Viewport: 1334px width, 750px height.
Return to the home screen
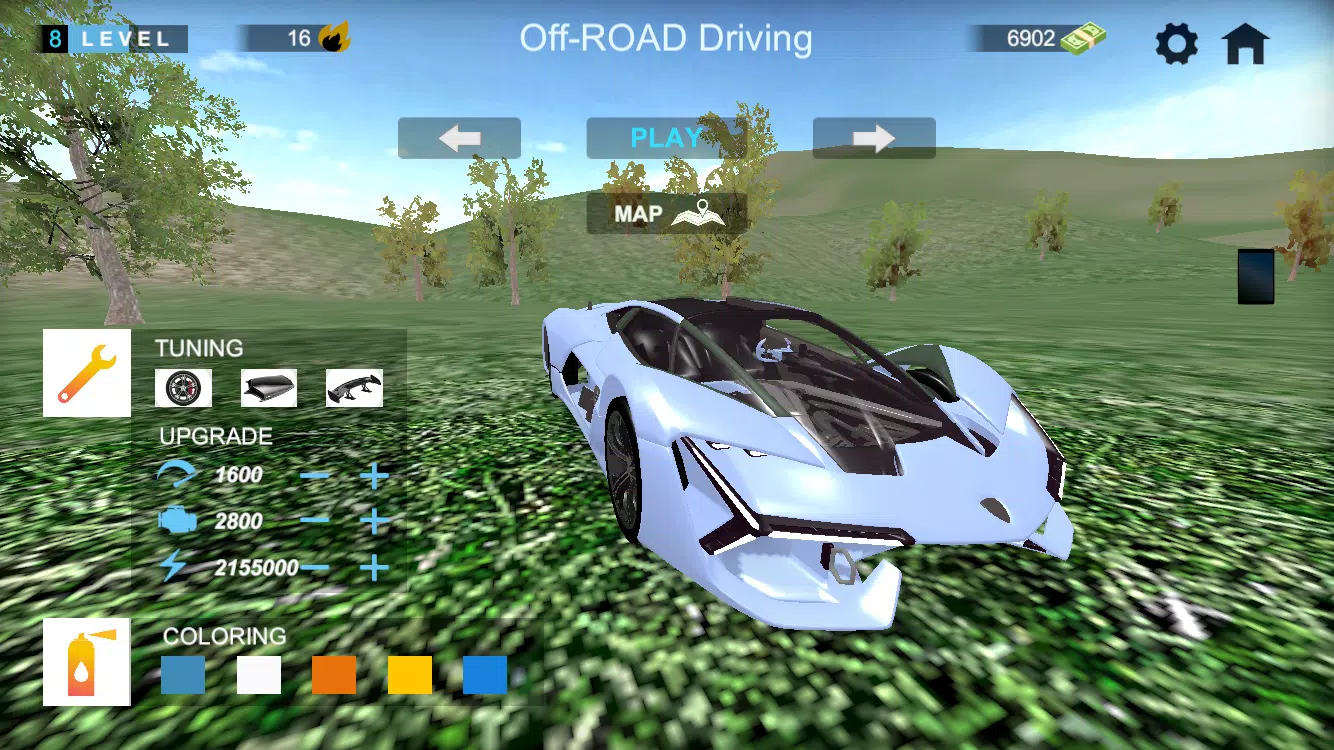pyautogui.click(x=1245, y=44)
